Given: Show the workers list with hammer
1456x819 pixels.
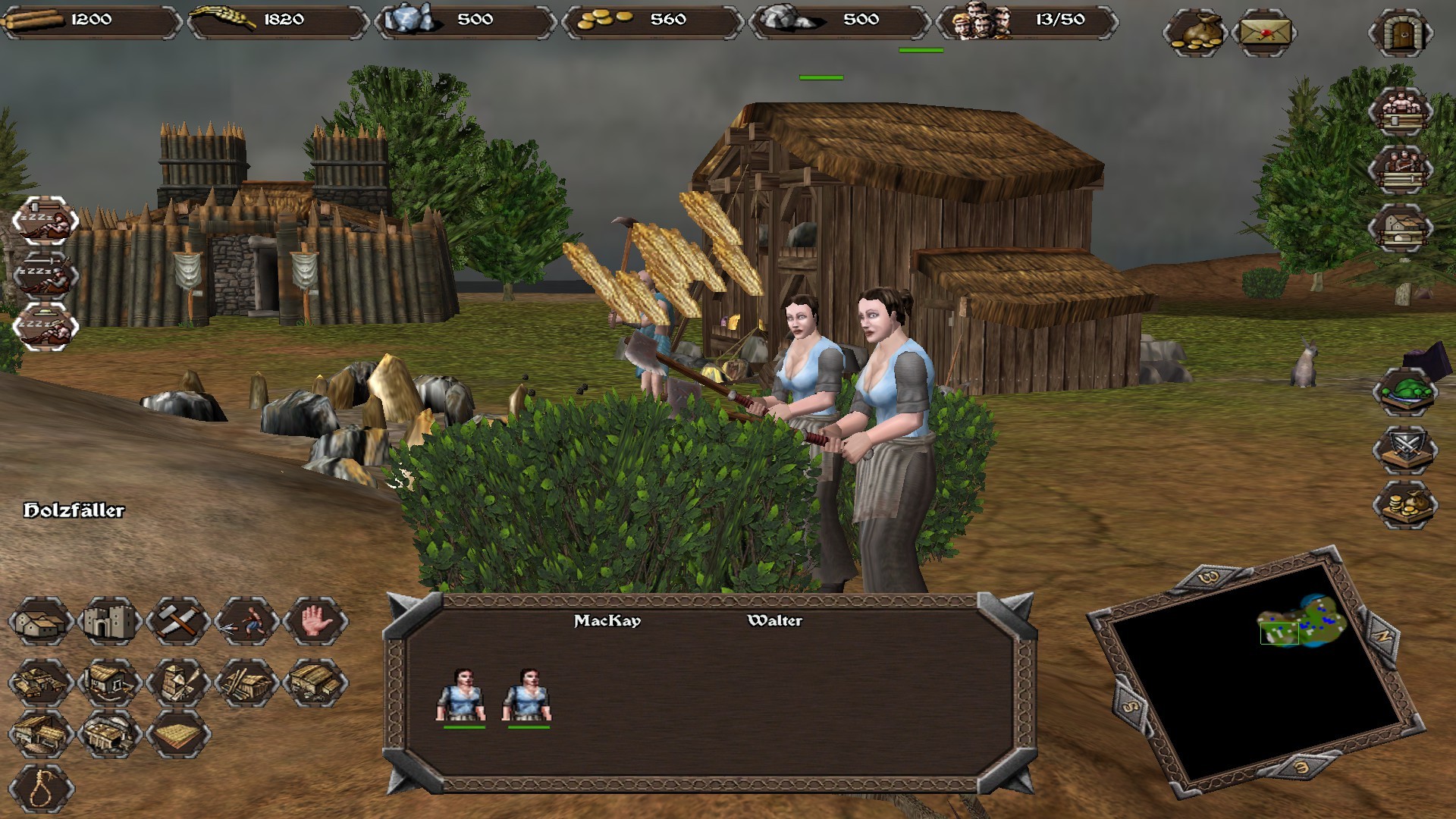Looking at the screenshot, I should point(1401,111).
